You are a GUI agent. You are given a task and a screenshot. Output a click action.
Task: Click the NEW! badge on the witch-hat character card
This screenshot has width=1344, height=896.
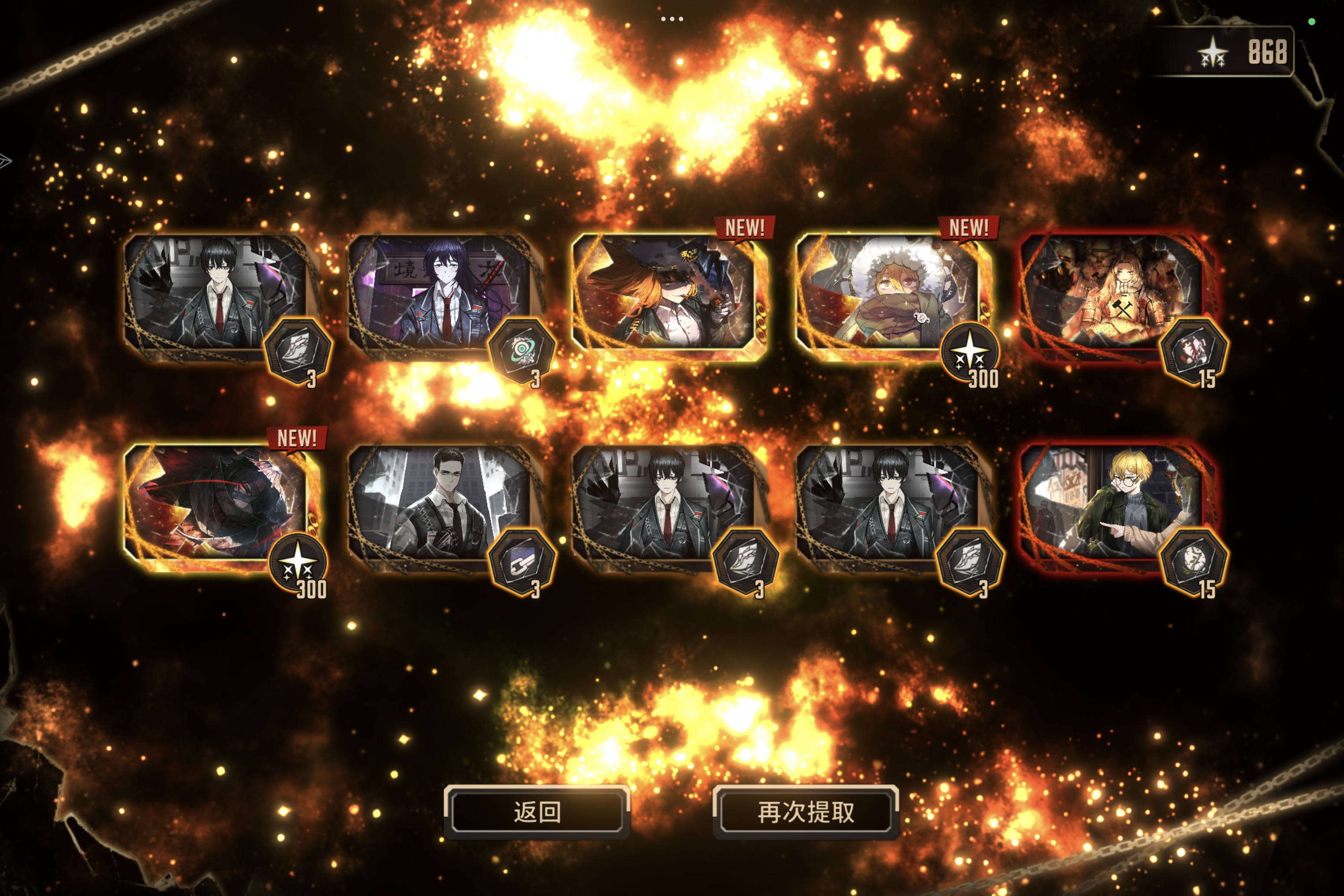coord(746,226)
